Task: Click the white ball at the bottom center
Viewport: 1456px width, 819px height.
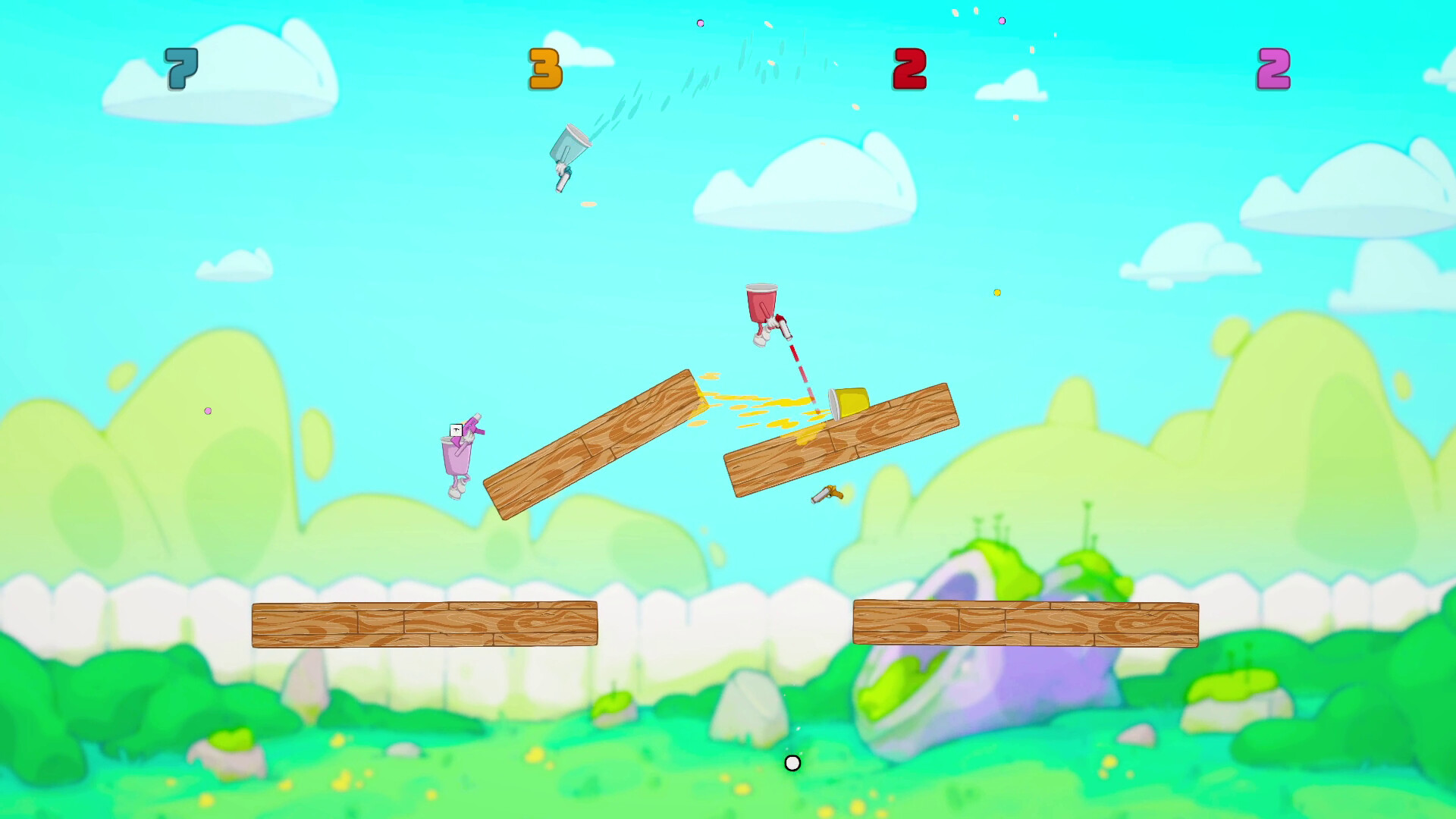Action: click(792, 764)
